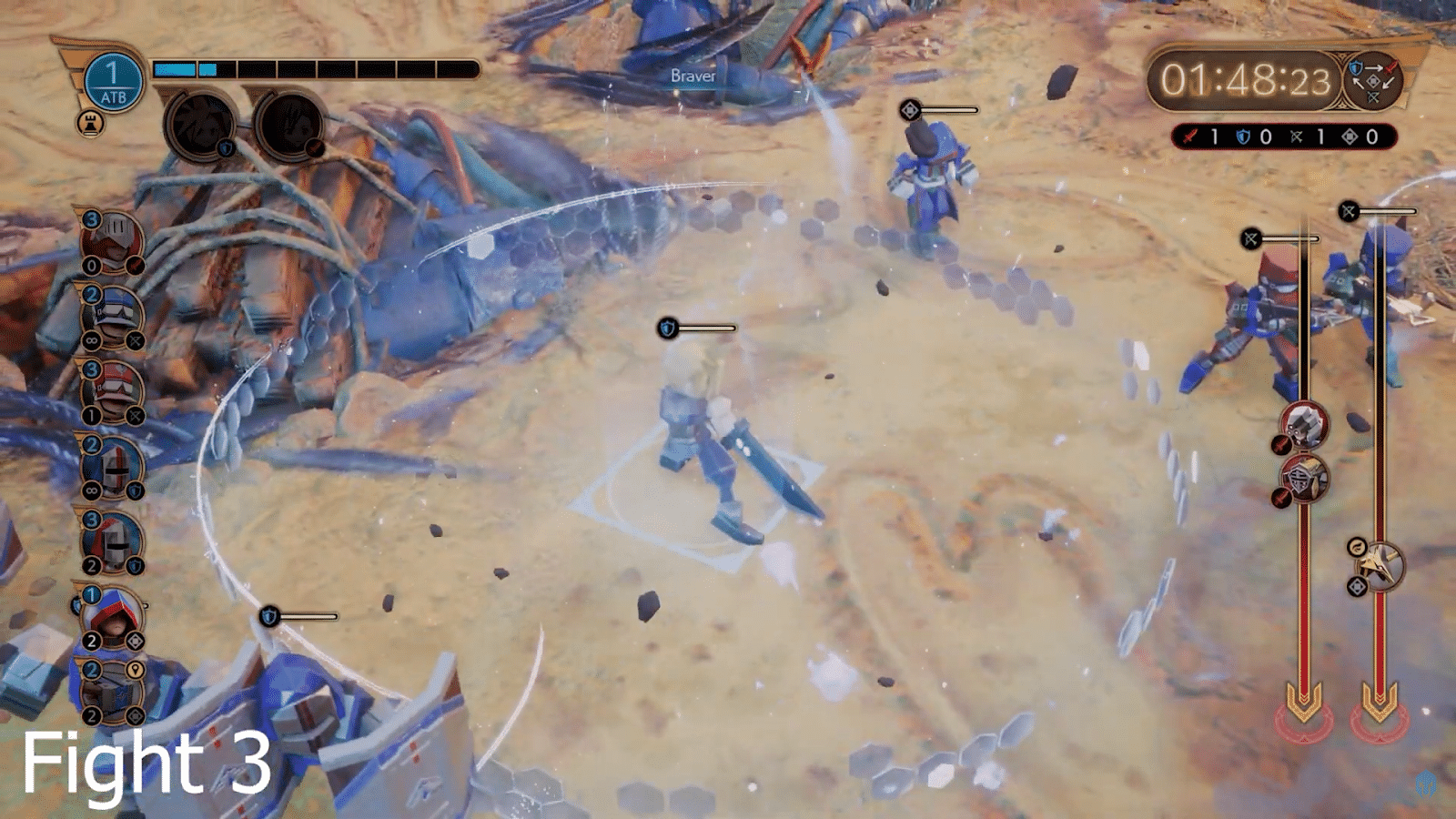Image resolution: width=1456 pixels, height=819 pixels.
Task: Activate Cloud's hero ability portrait
Action: pos(200,126)
